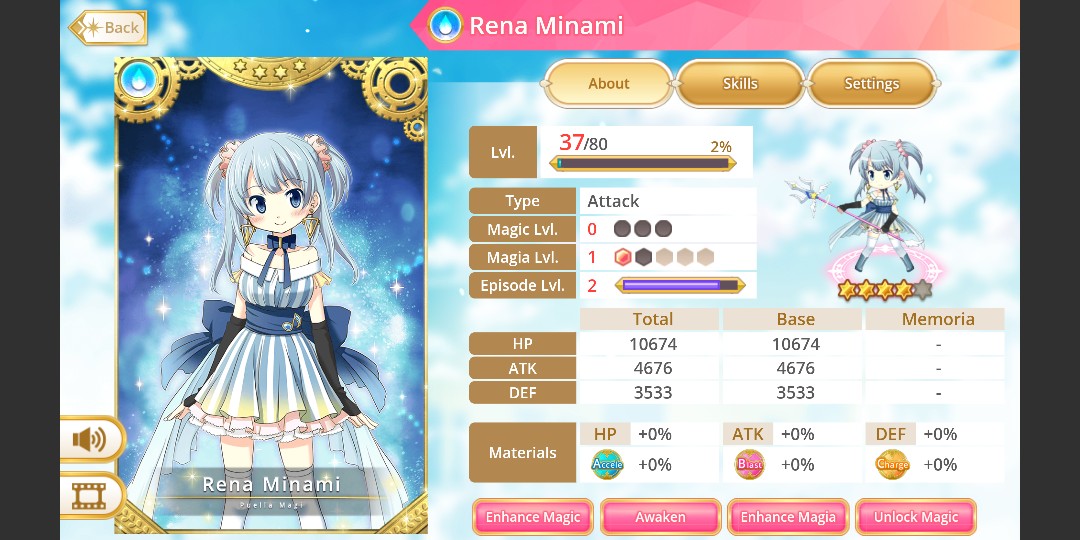The height and width of the screenshot is (540, 1080).
Task: Tap the Enhance Magic button
Action: (533, 517)
